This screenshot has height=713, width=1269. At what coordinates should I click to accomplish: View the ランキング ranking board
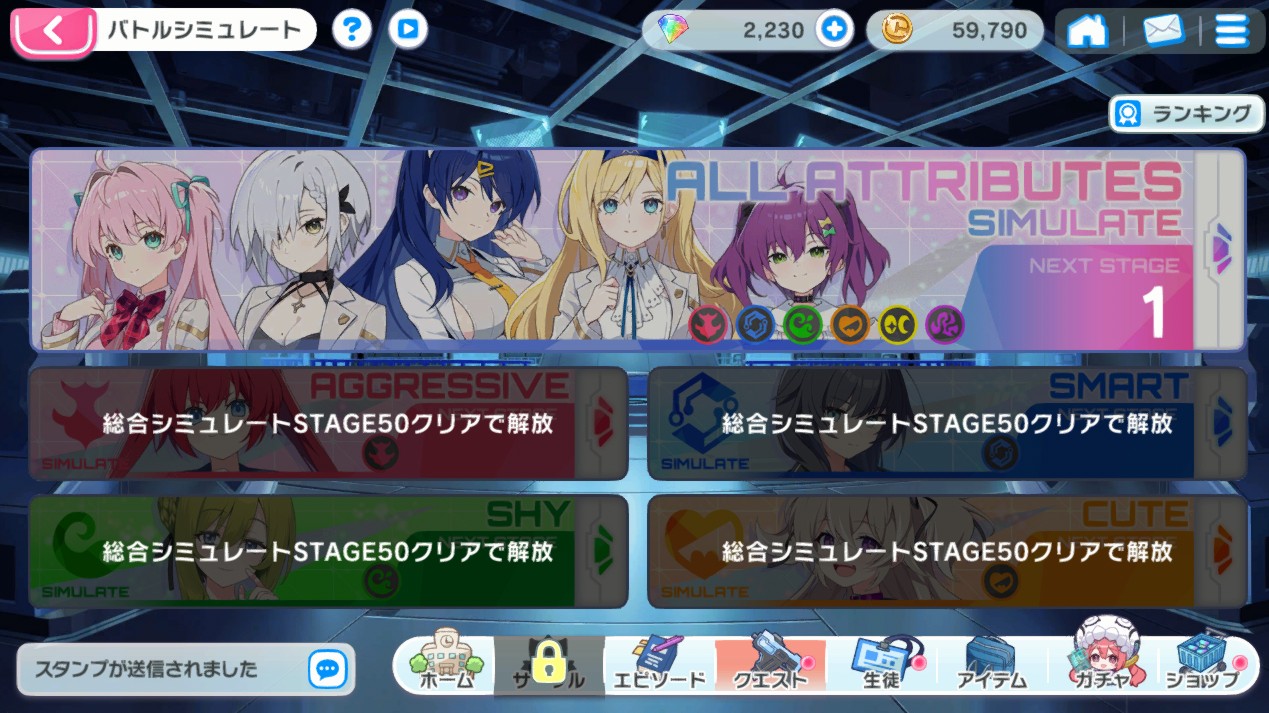coord(1186,114)
